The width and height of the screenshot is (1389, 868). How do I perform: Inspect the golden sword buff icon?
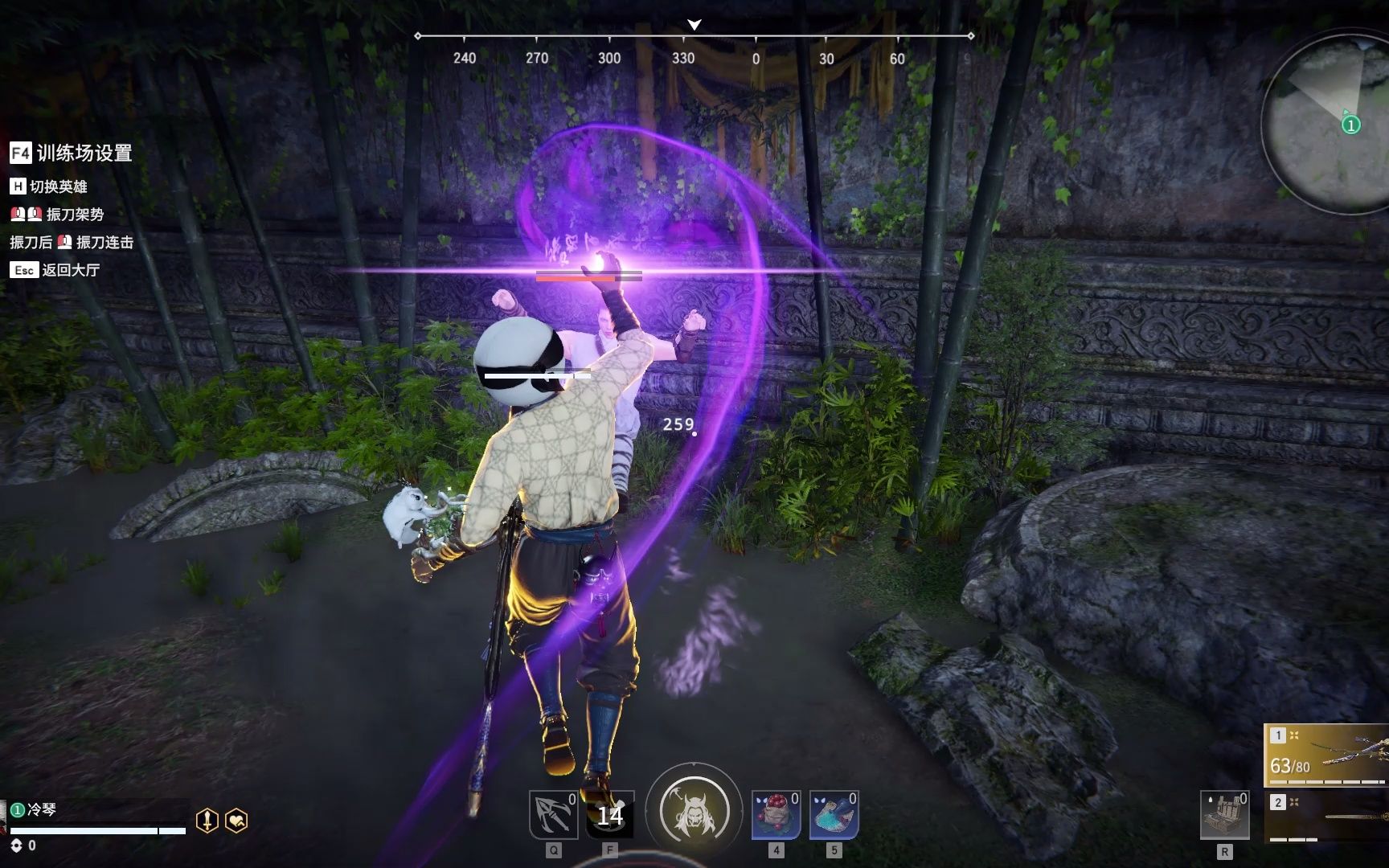207,821
